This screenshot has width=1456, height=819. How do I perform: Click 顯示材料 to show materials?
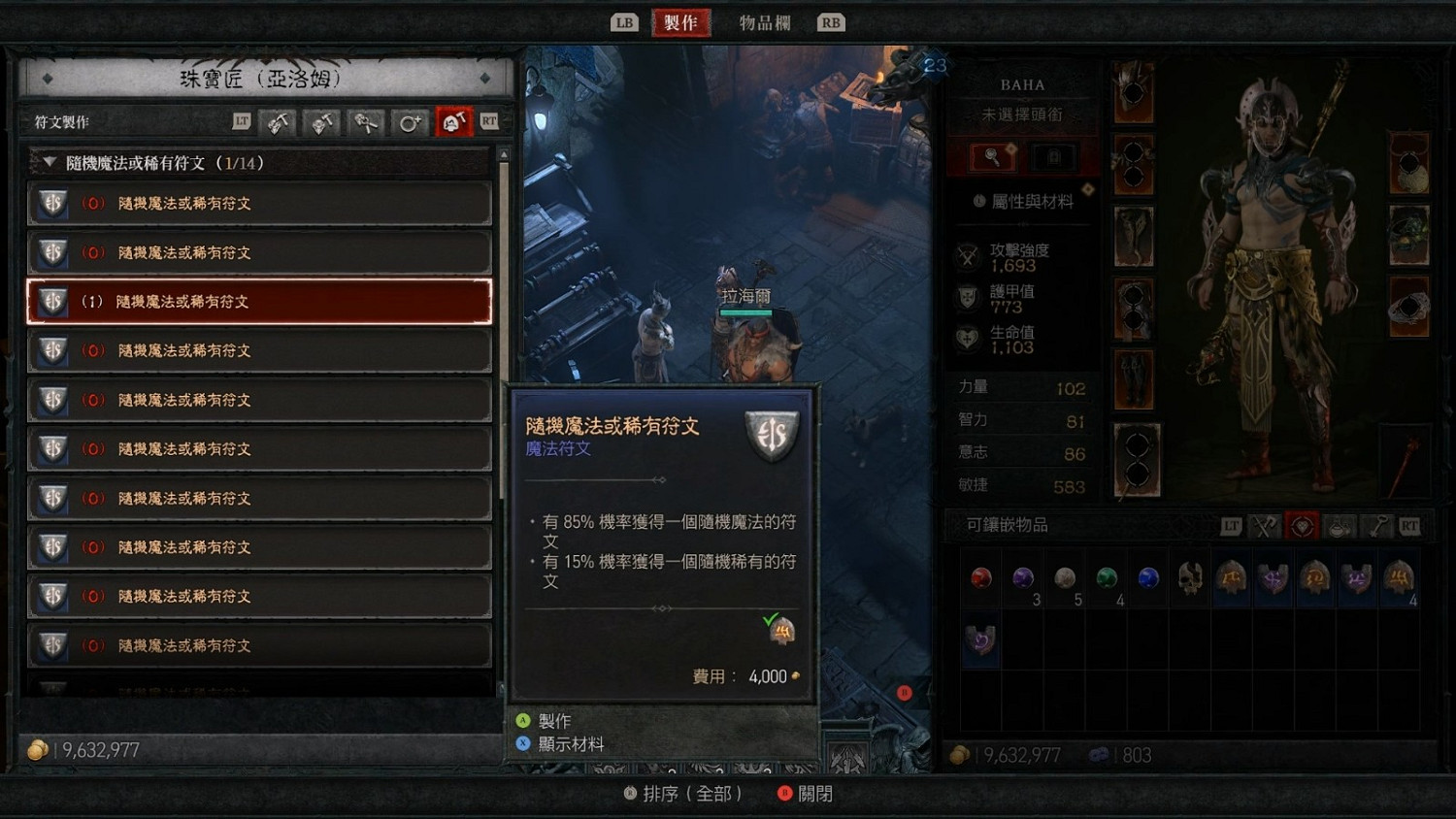[x=569, y=743]
